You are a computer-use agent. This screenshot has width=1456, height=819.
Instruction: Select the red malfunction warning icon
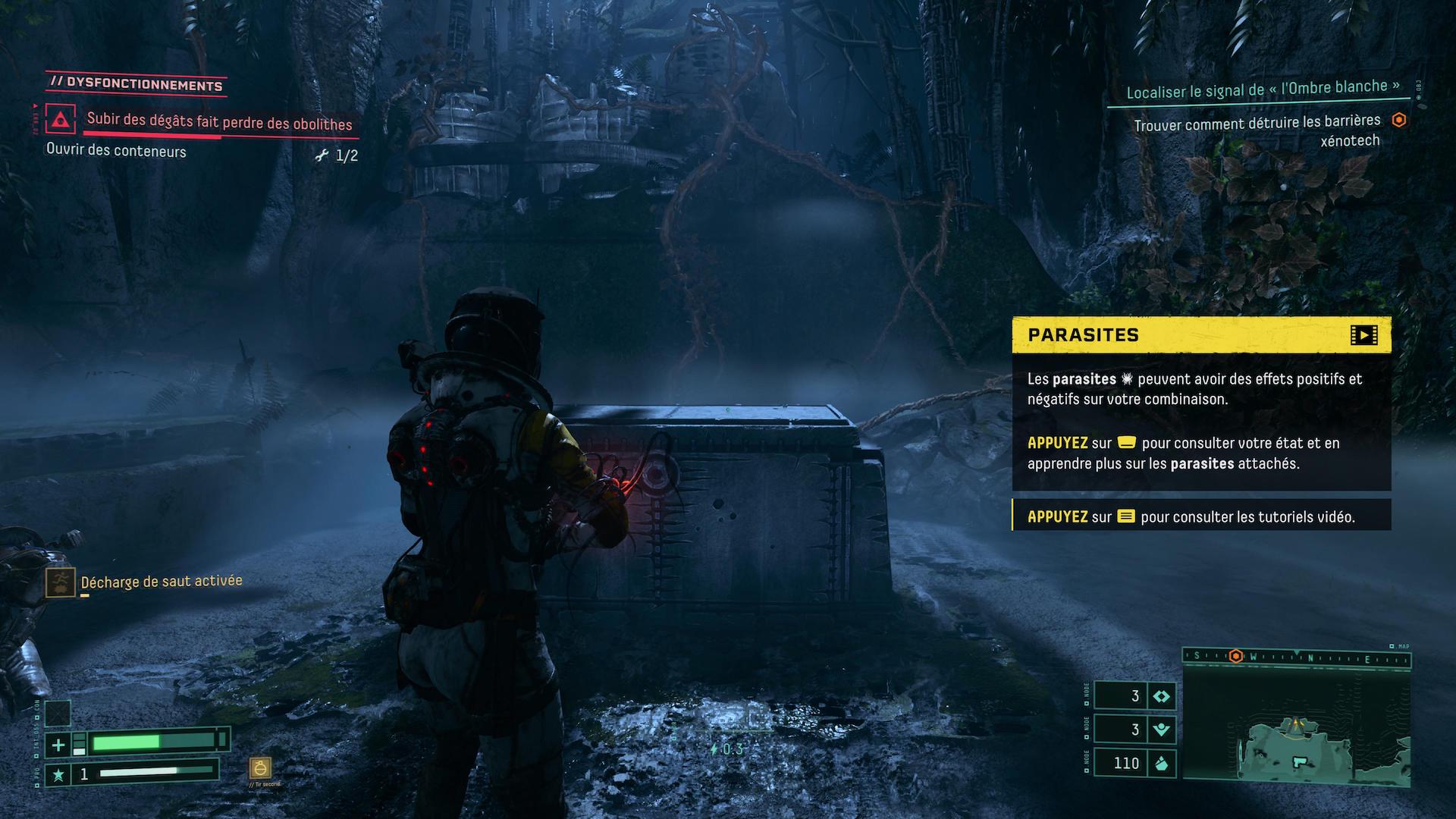pos(60,120)
